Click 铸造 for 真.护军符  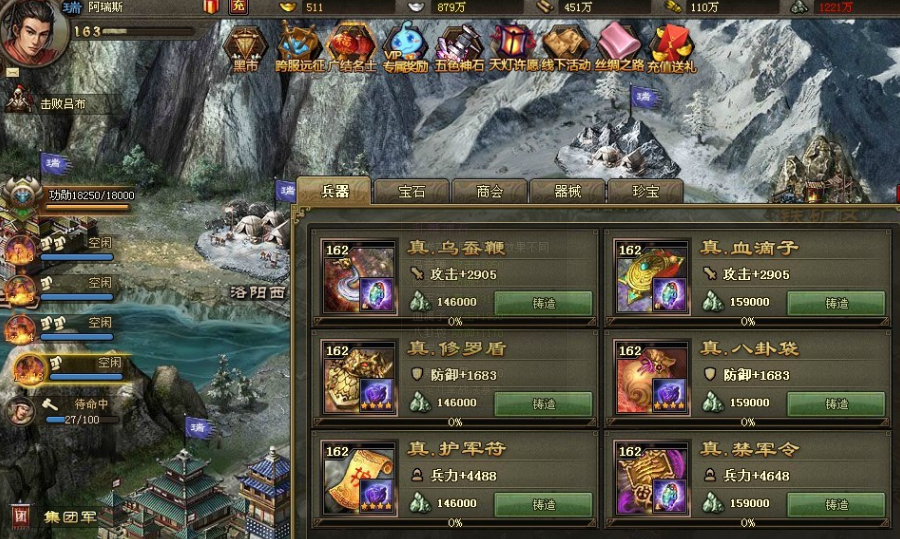(543, 505)
